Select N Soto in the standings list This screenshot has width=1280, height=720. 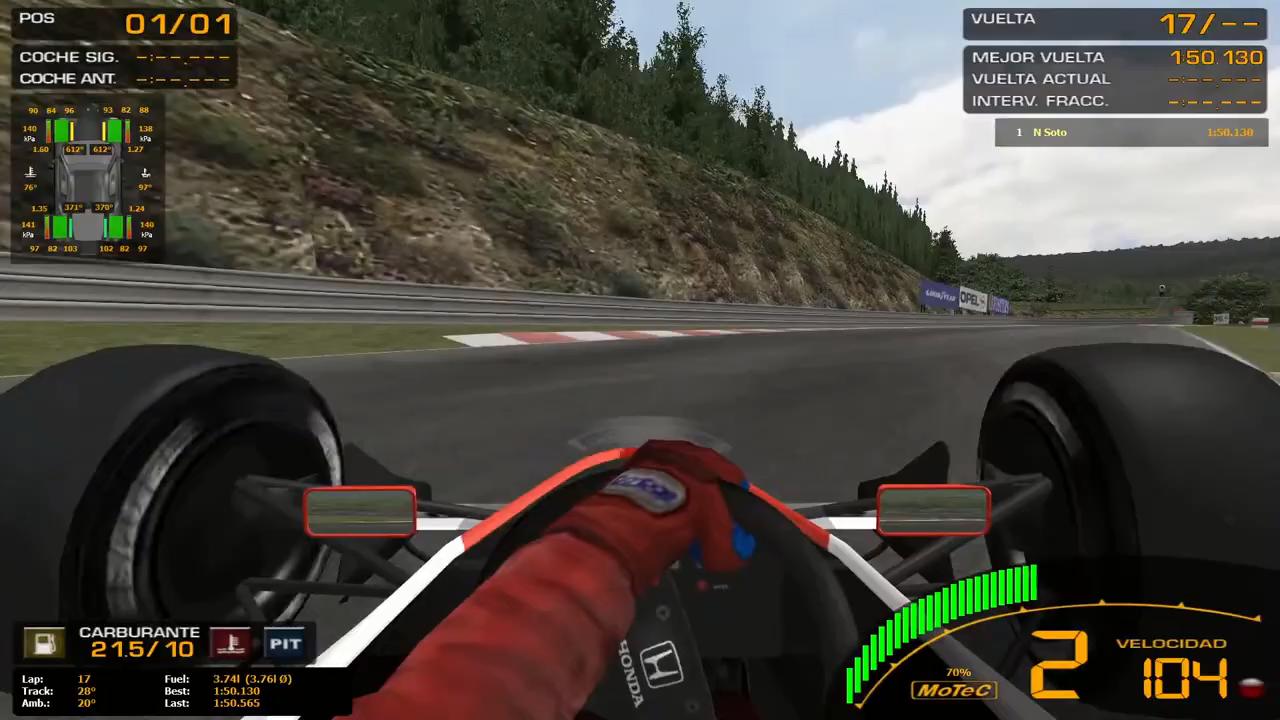pos(1049,132)
